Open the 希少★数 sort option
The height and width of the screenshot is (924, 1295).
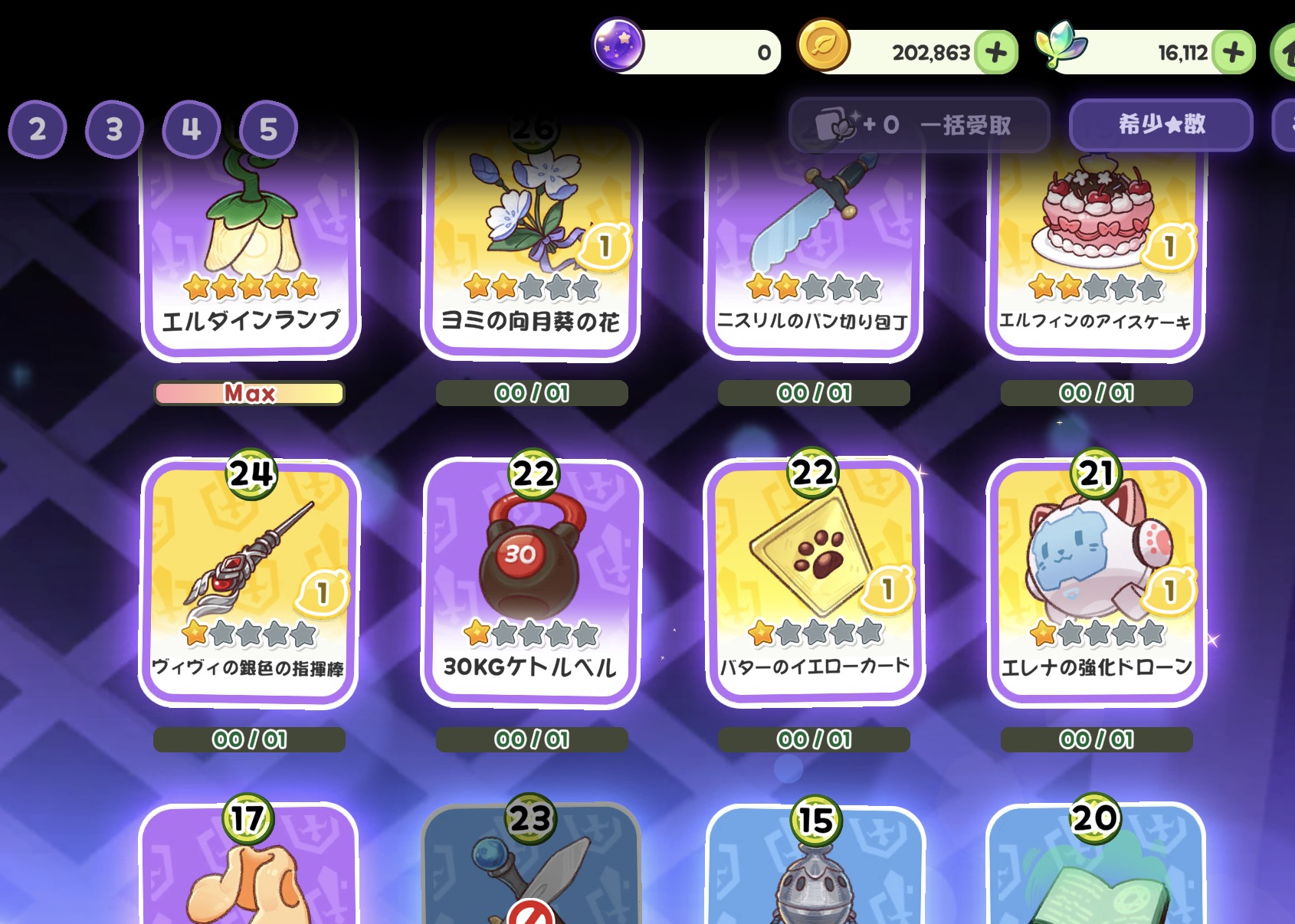pyautogui.click(x=1161, y=124)
